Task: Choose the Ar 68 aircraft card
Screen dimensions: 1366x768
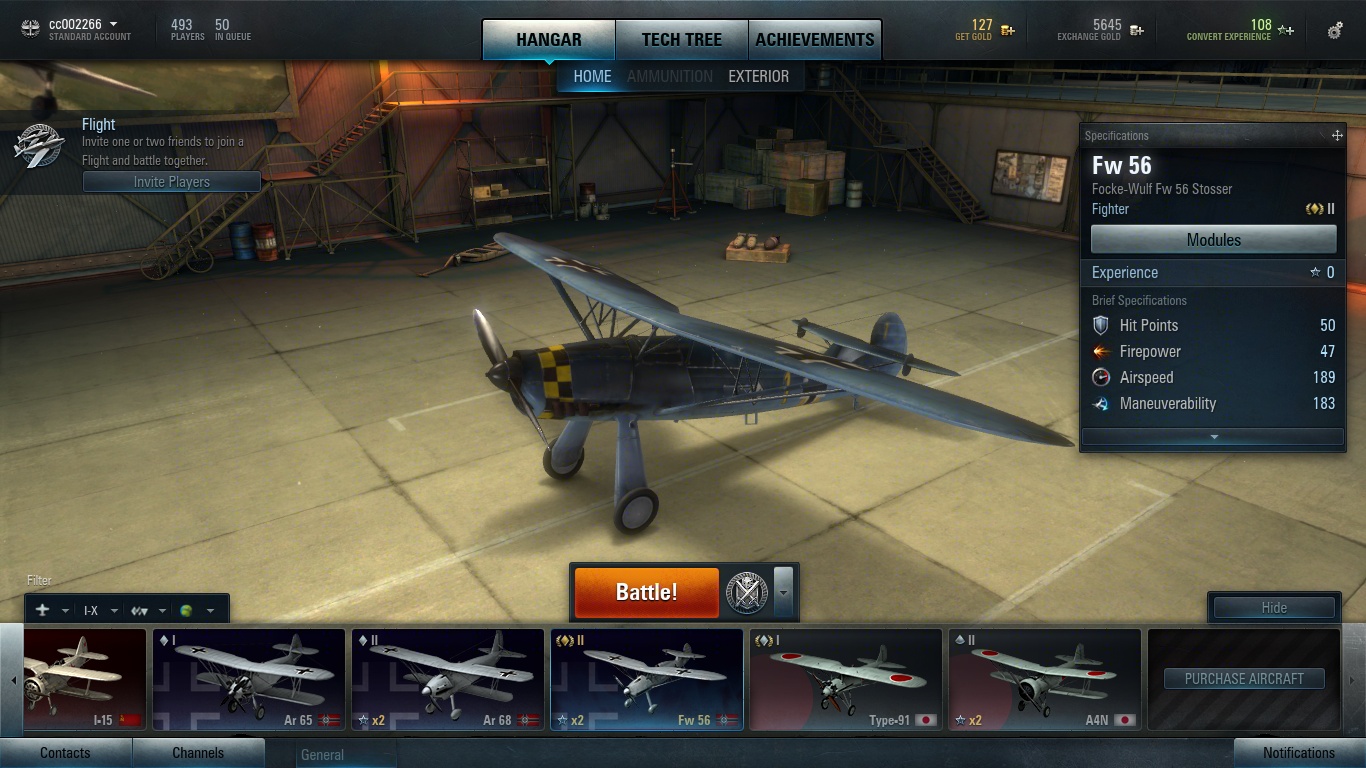Action: [x=447, y=679]
